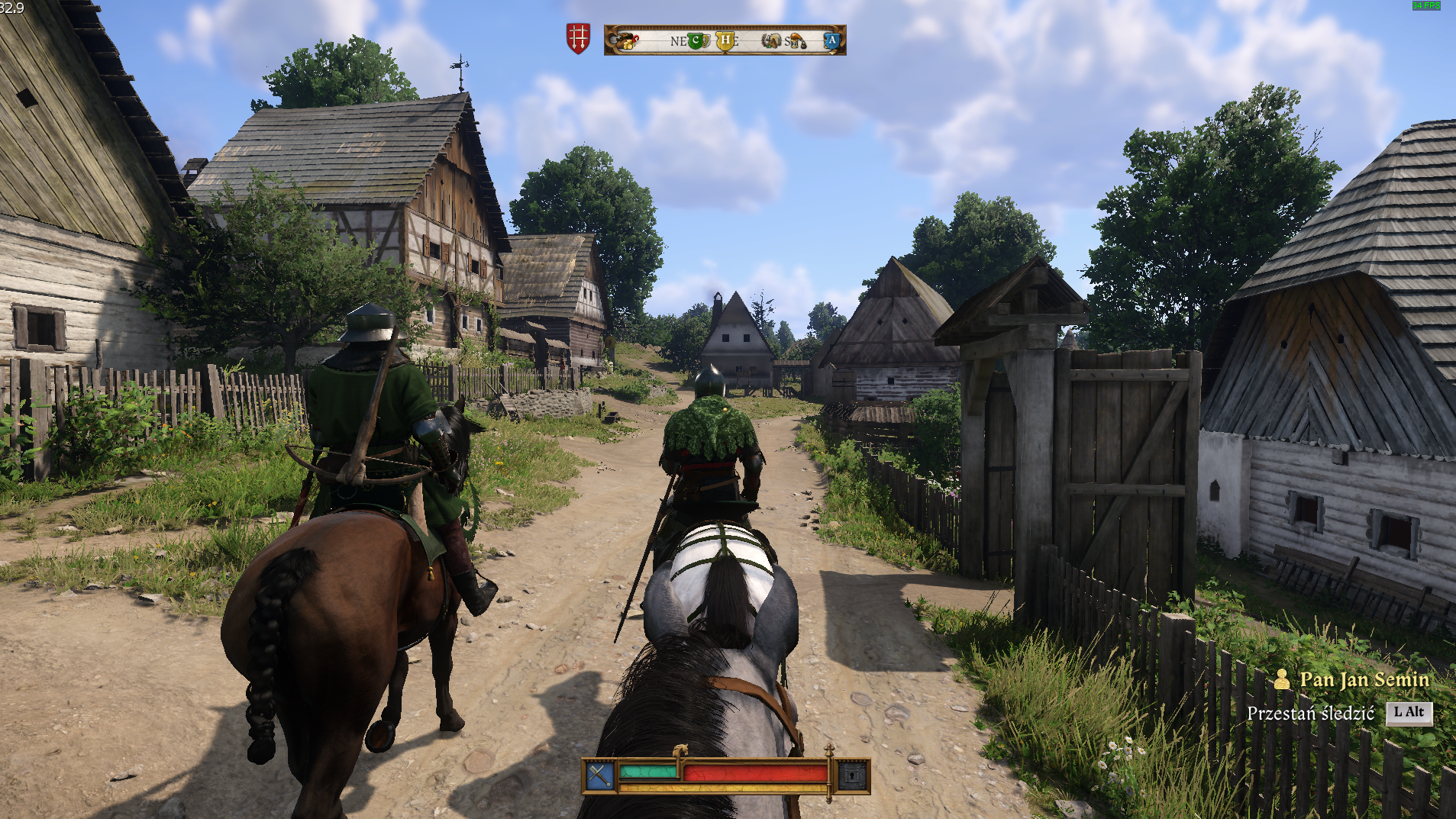Select the yellow H quest marker on compass

[x=725, y=40]
